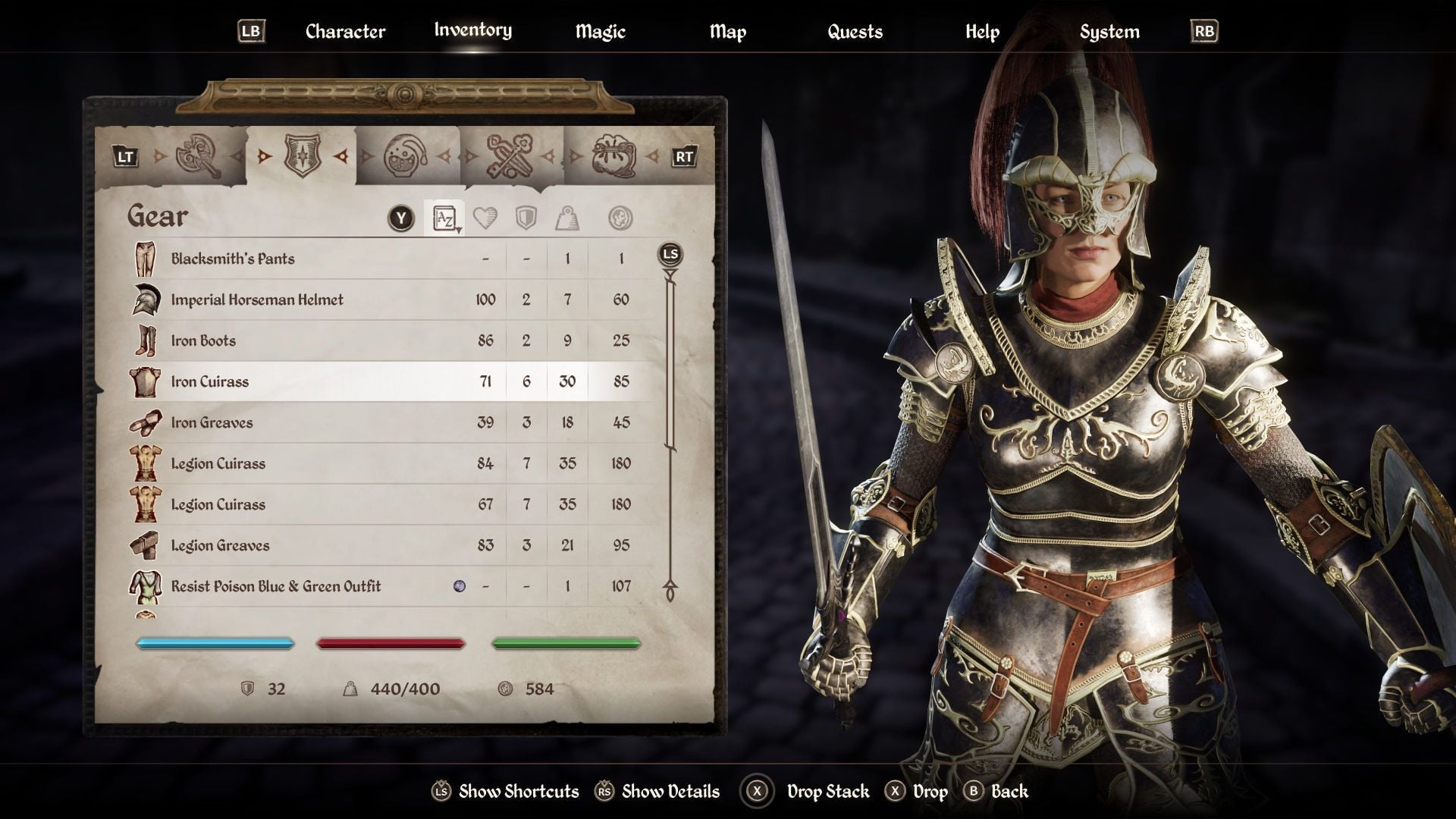Switch to the weapons category tab

pos(199,157)
